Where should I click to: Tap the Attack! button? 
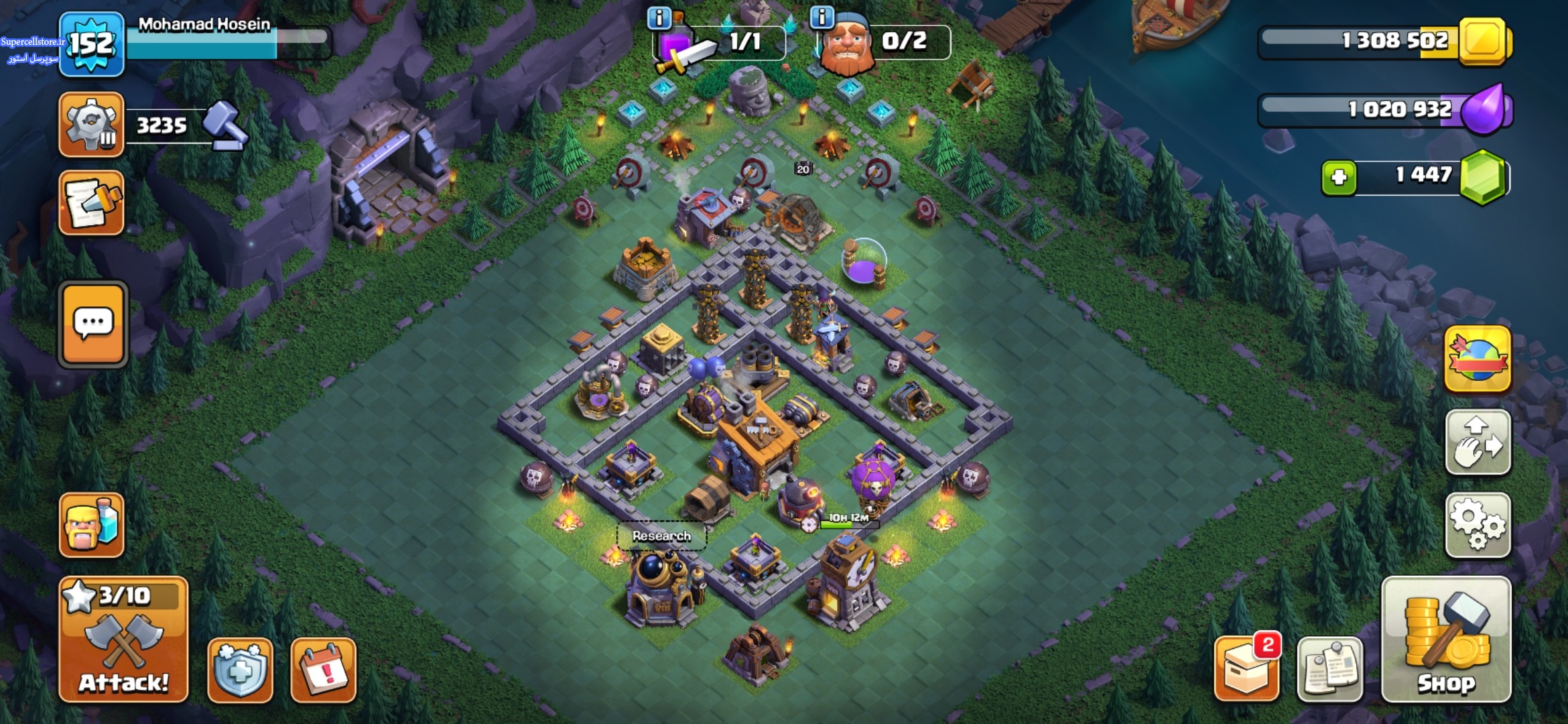point(124,639)
